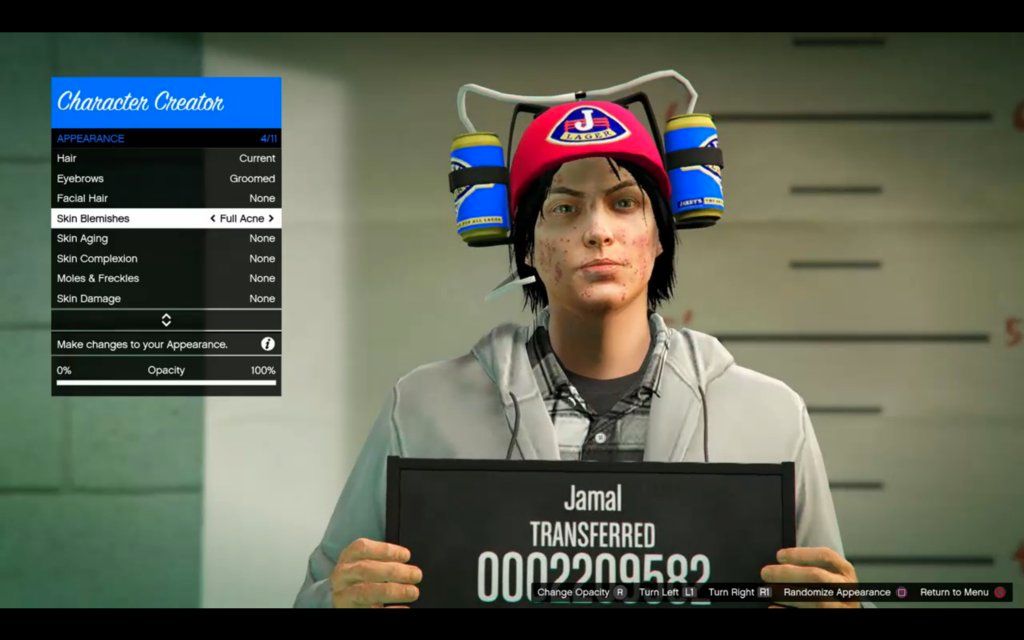Click the right arrow beside Full Acne

(x=271, y=218)
